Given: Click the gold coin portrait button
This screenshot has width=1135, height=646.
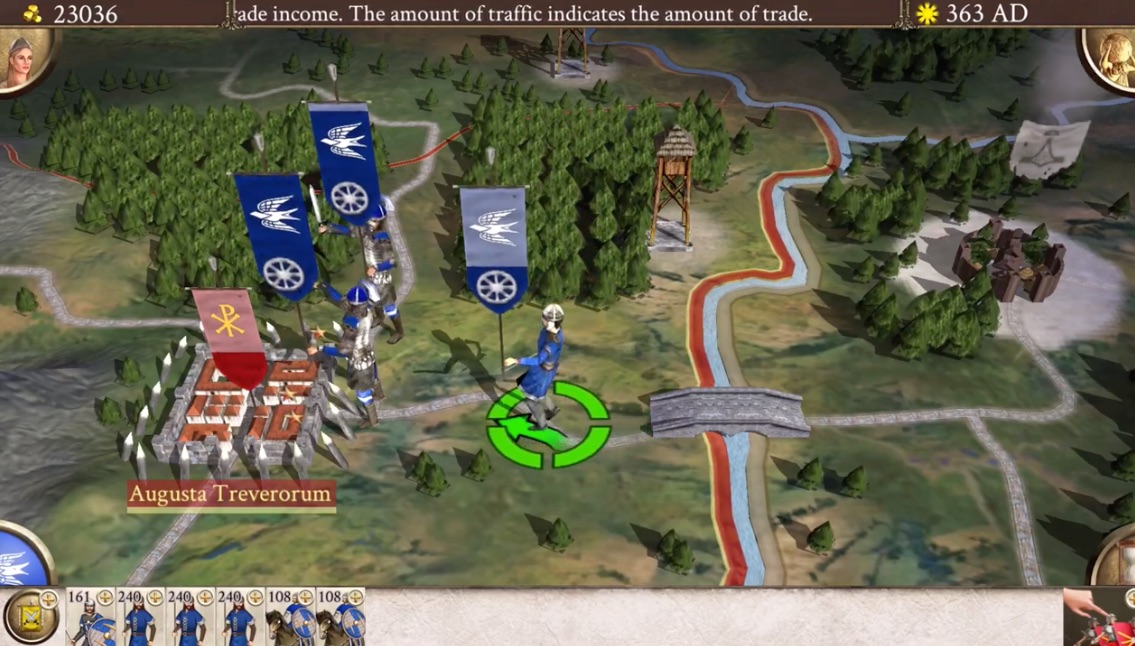Looking at the screenshot, I should 1112,58.
